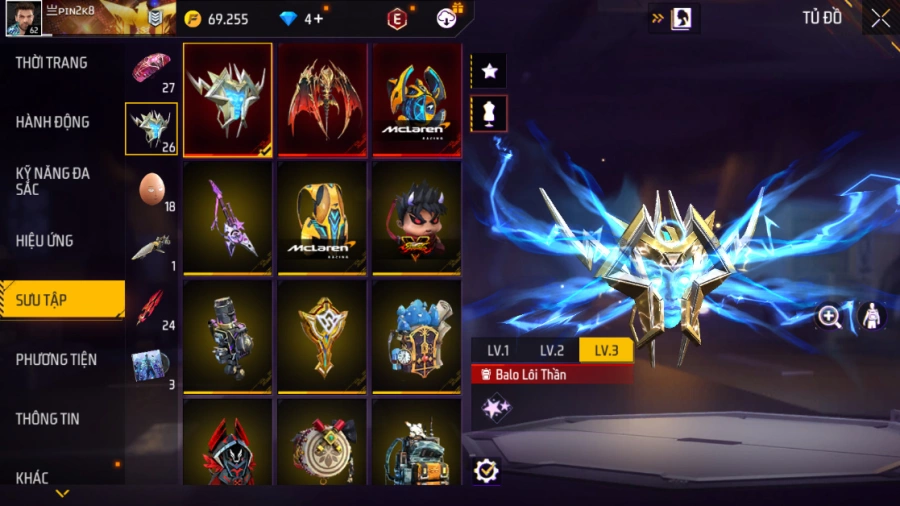Open Kỹ Năng Đa Sắc section
Image resolution: width=900 pixels, height=506 pixels.
(x=53, y=181)
